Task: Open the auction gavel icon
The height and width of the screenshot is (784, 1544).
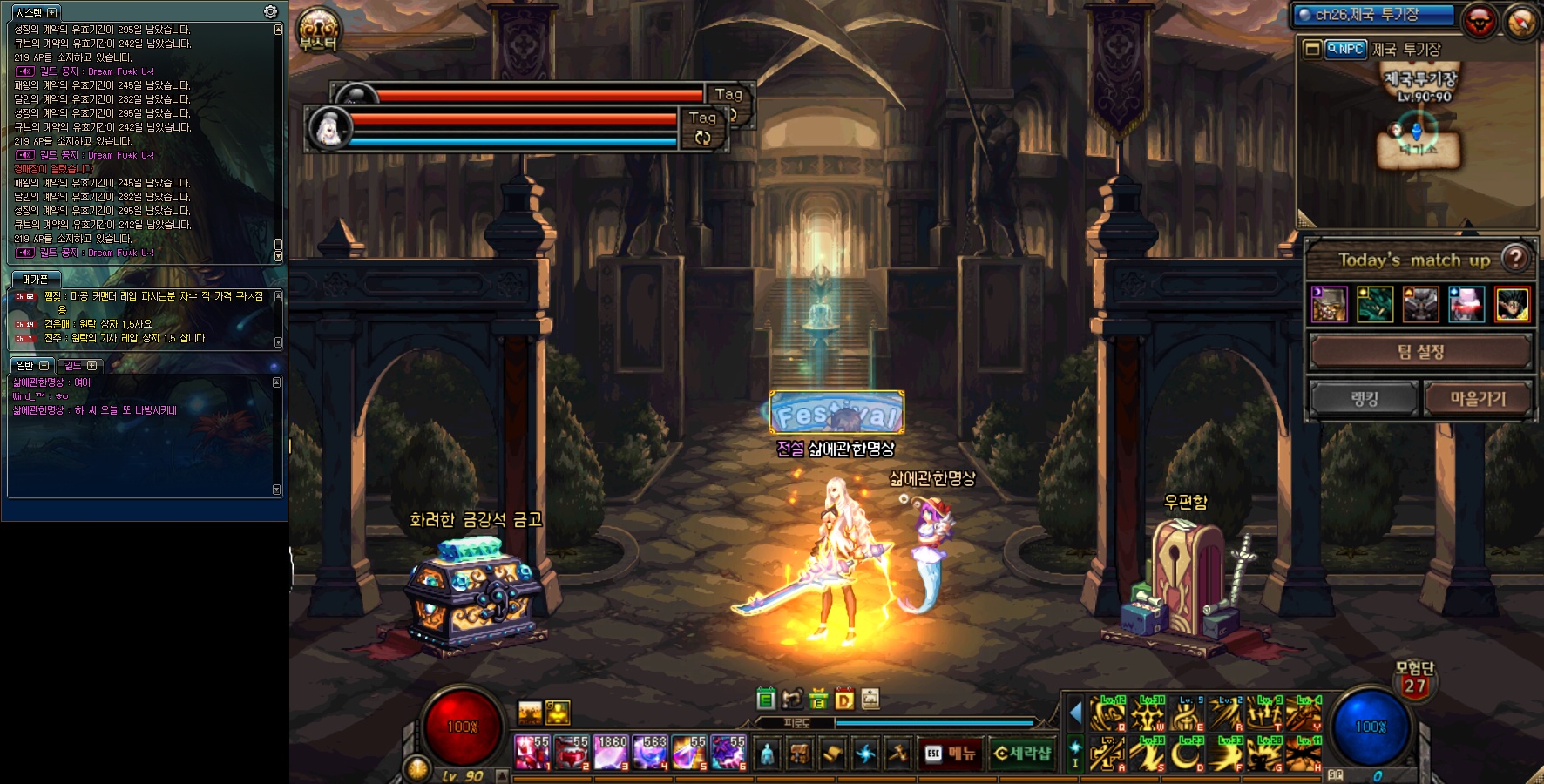Action: coord(897,754)
